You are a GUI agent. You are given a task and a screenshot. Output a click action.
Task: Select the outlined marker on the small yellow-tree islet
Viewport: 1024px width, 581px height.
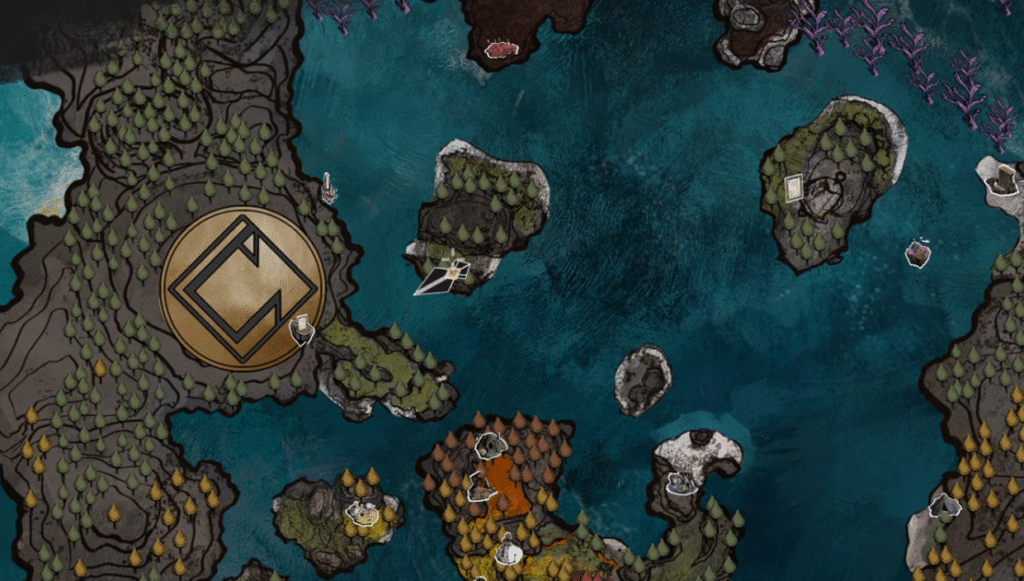pyautogui.click(x=361, y=513)
